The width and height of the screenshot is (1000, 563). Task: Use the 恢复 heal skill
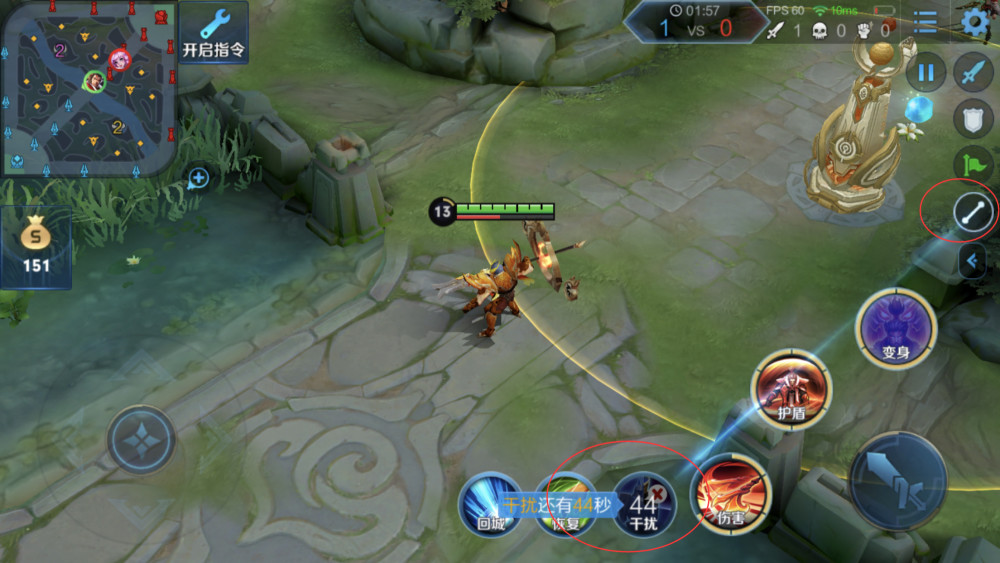[x=565, y=503]
